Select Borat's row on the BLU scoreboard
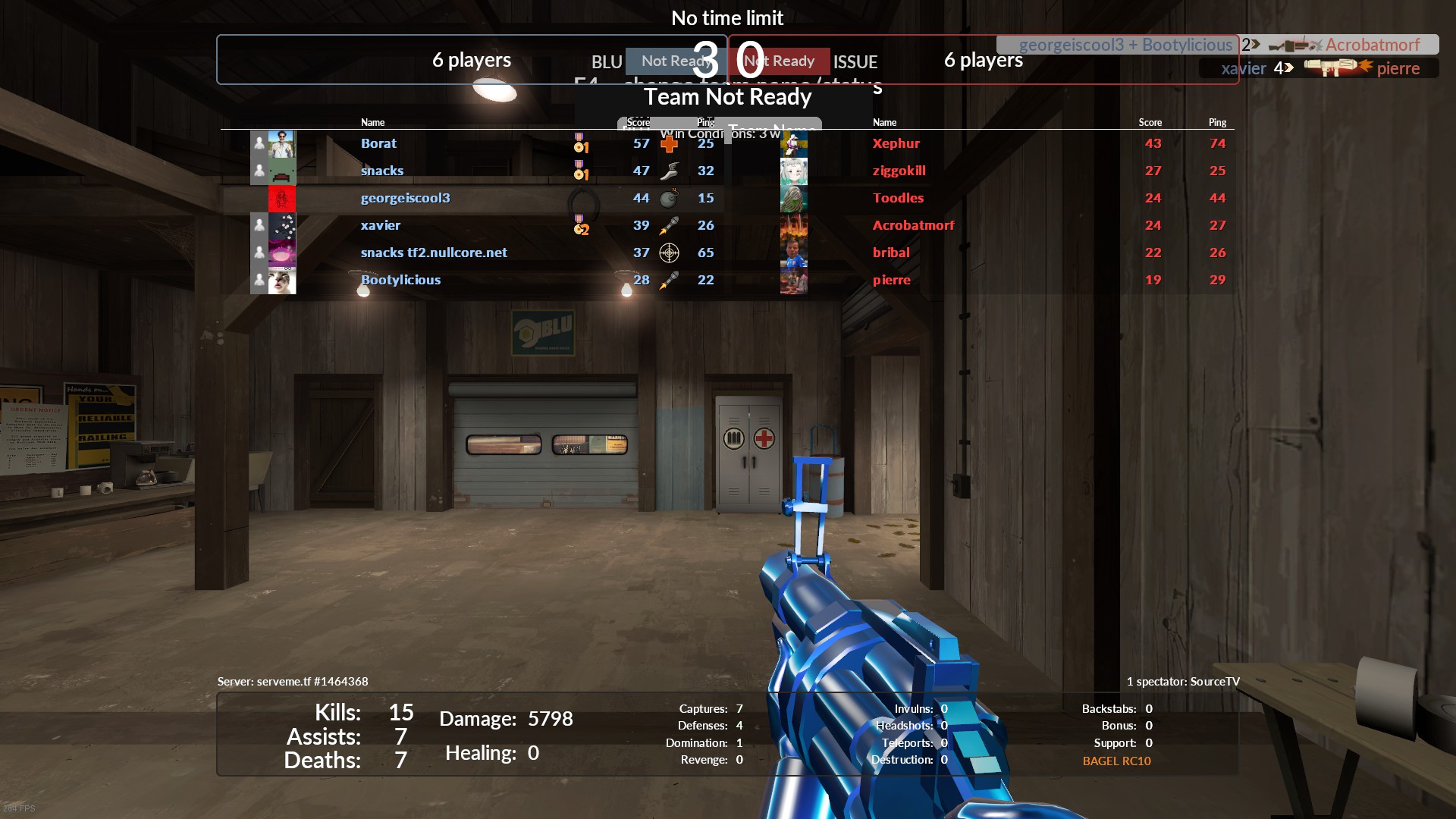This screenshot has width=1456, height=819. tap(378, 143)
